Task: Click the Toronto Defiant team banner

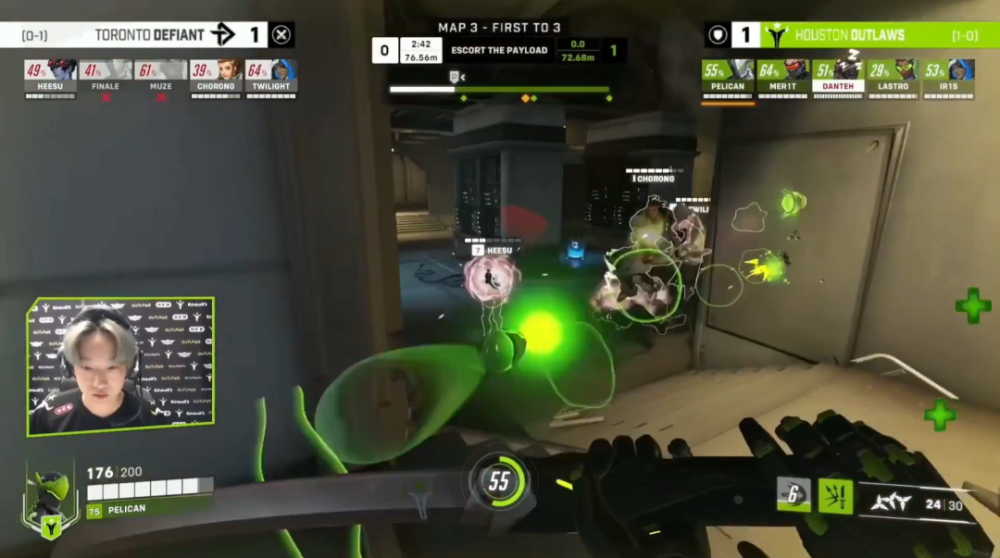Action: 147,35
